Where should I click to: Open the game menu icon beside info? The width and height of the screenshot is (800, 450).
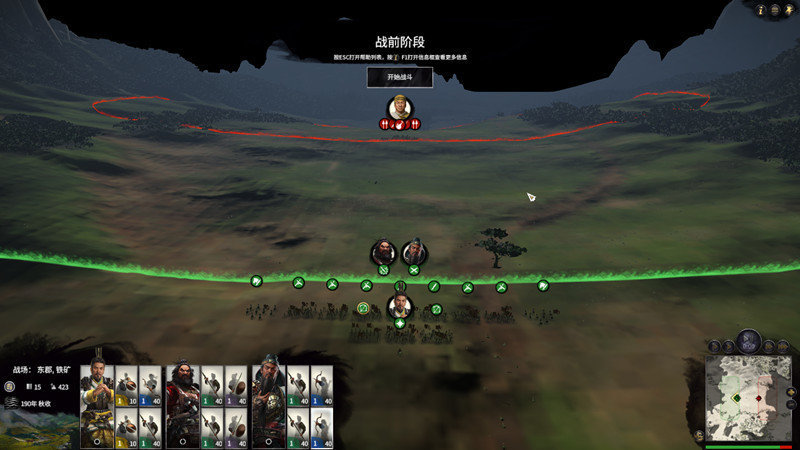coord(775,10)
